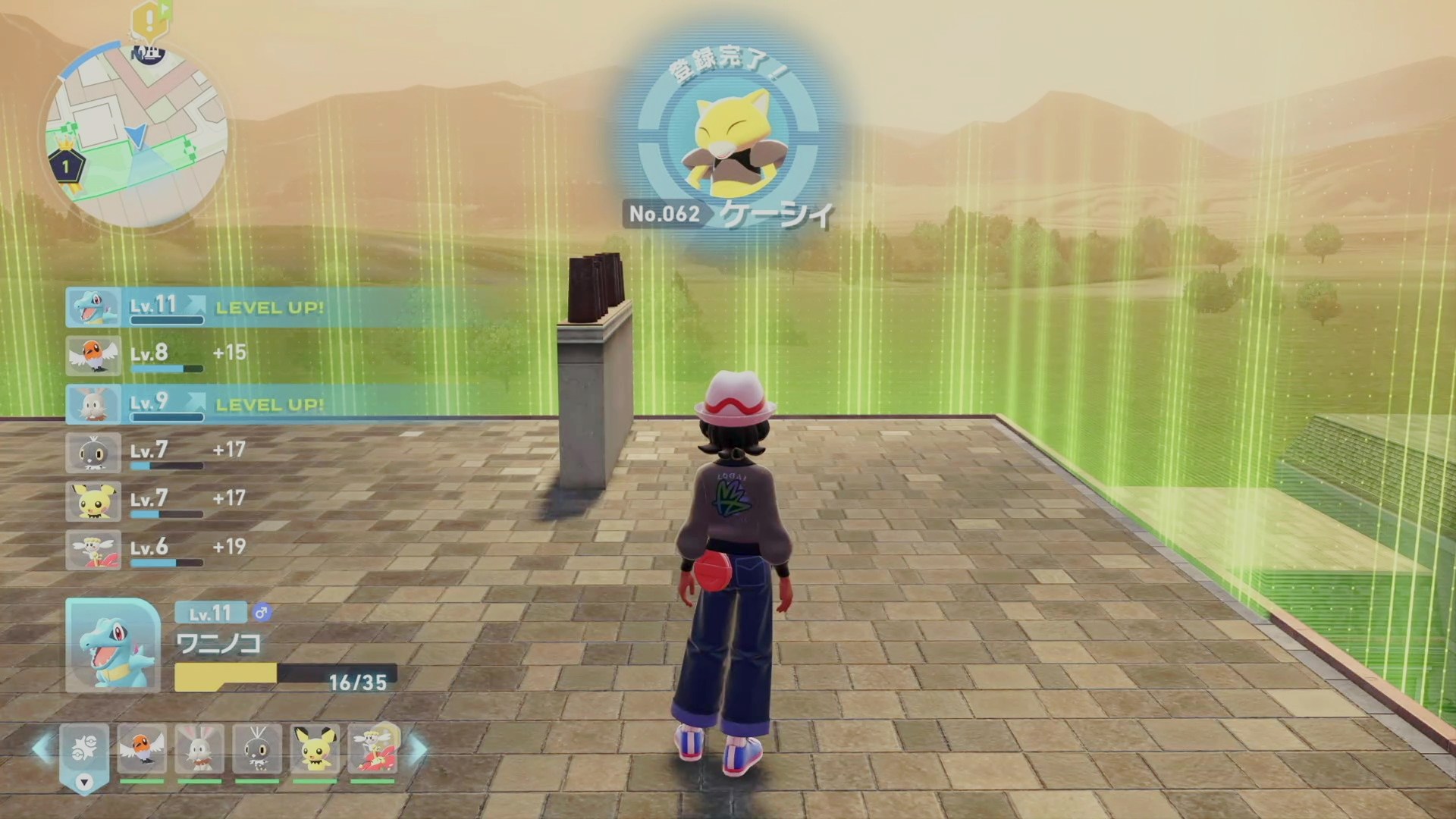The image size is (1456, 819).
Task: Switch to Fletchling in the party selector bar
Action: click(142, 749)
